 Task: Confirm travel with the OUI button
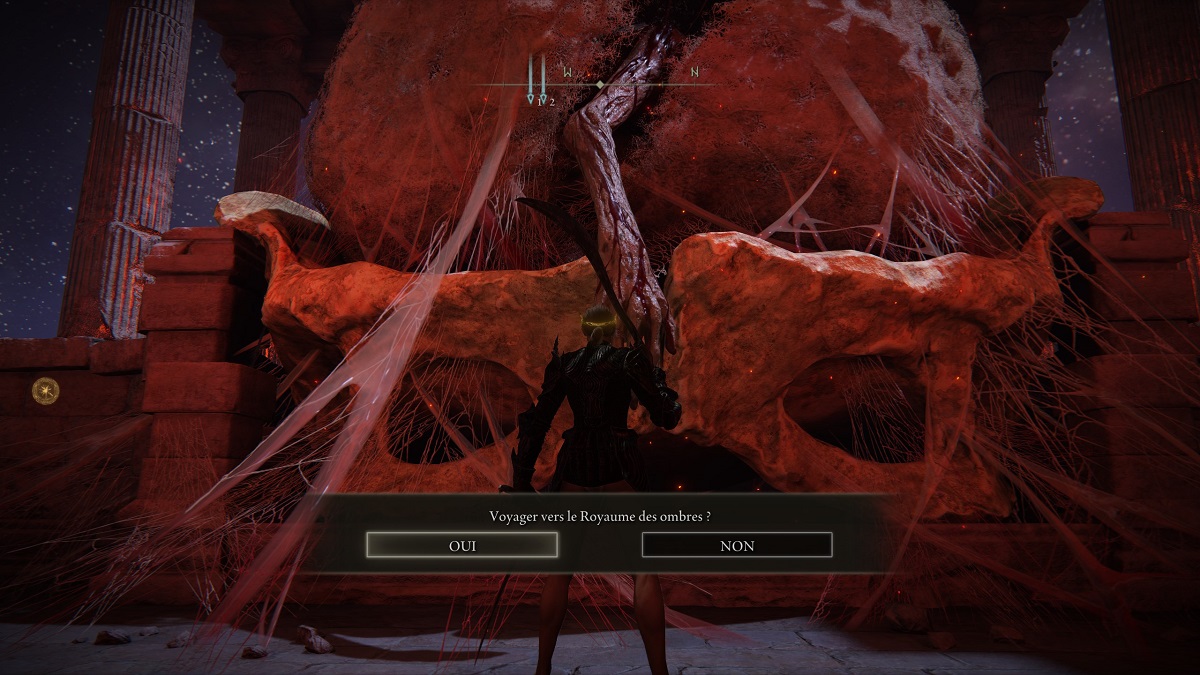click(x=462, y=545)
